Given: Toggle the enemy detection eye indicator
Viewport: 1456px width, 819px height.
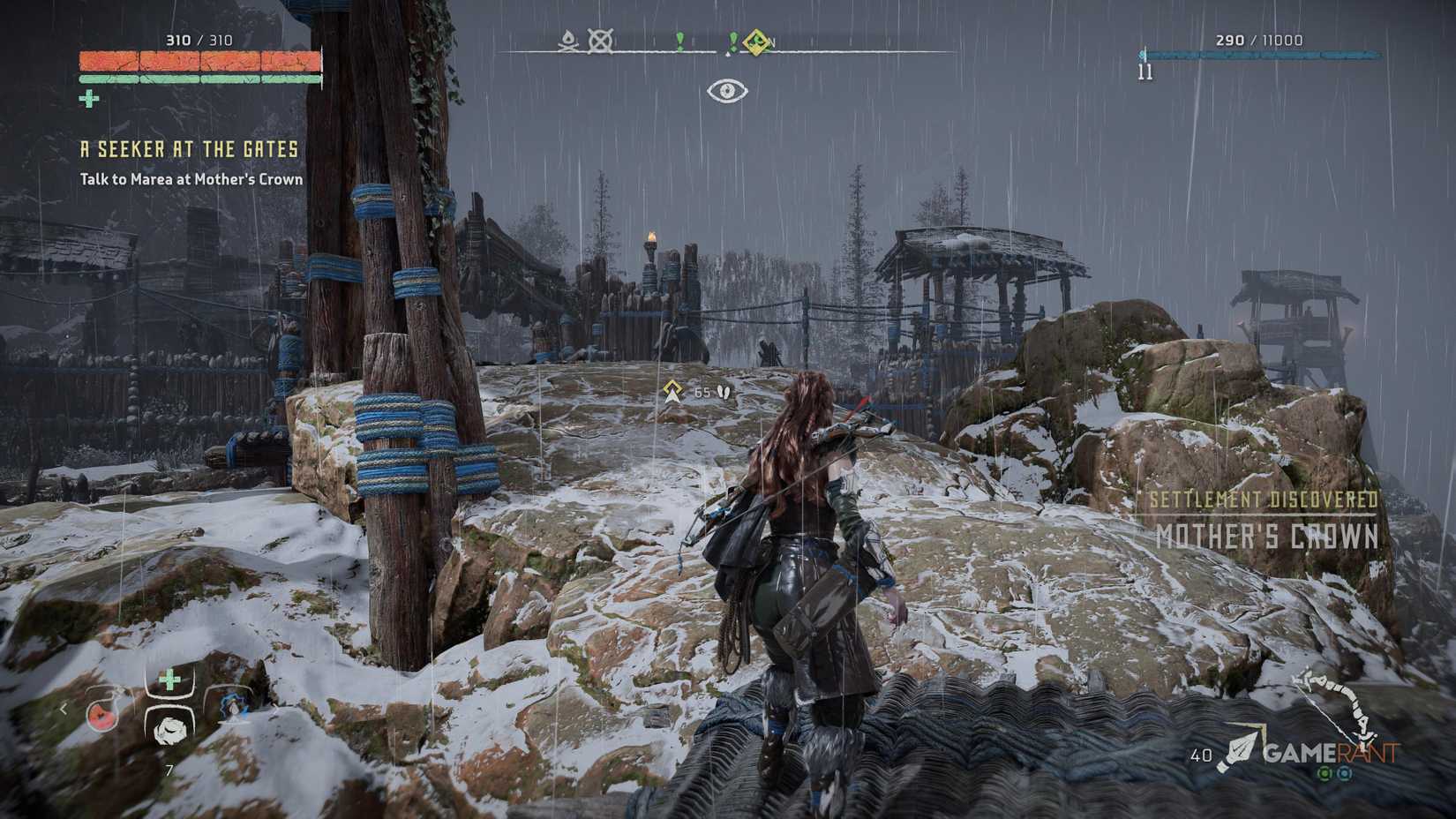Looking at the screenshot, I should (729, 89).
